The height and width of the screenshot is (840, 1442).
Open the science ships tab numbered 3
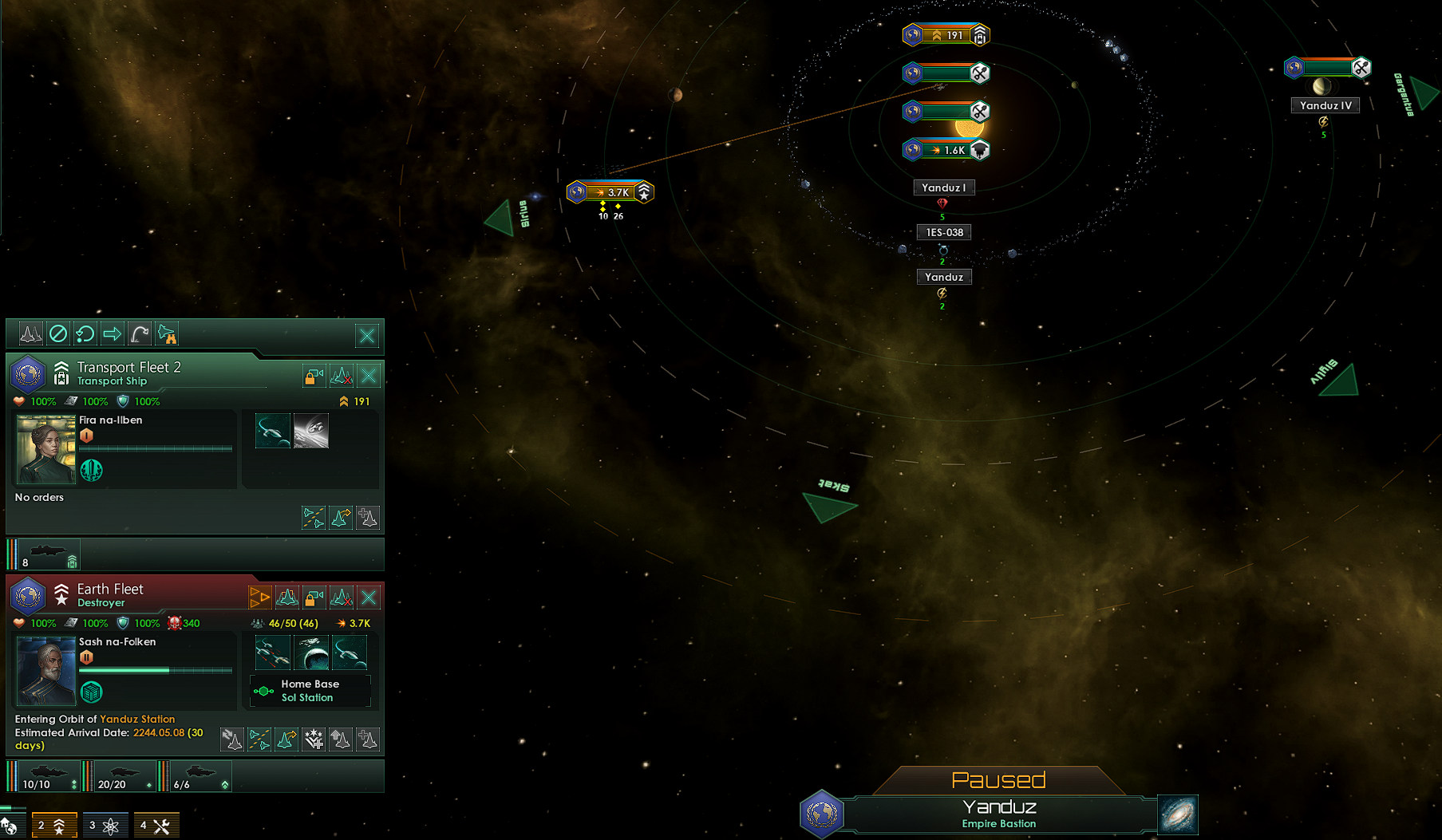(x=105, y=825)
